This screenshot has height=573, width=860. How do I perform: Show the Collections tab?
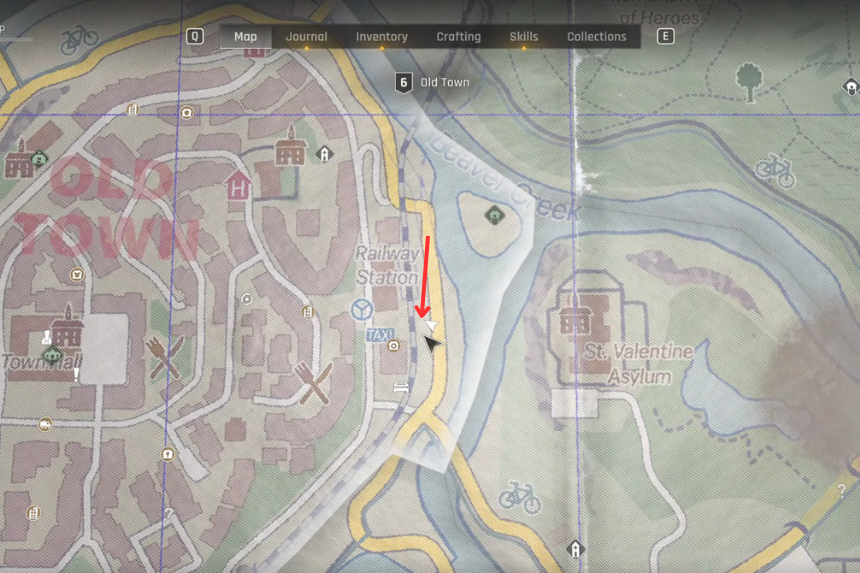[596, 37]
